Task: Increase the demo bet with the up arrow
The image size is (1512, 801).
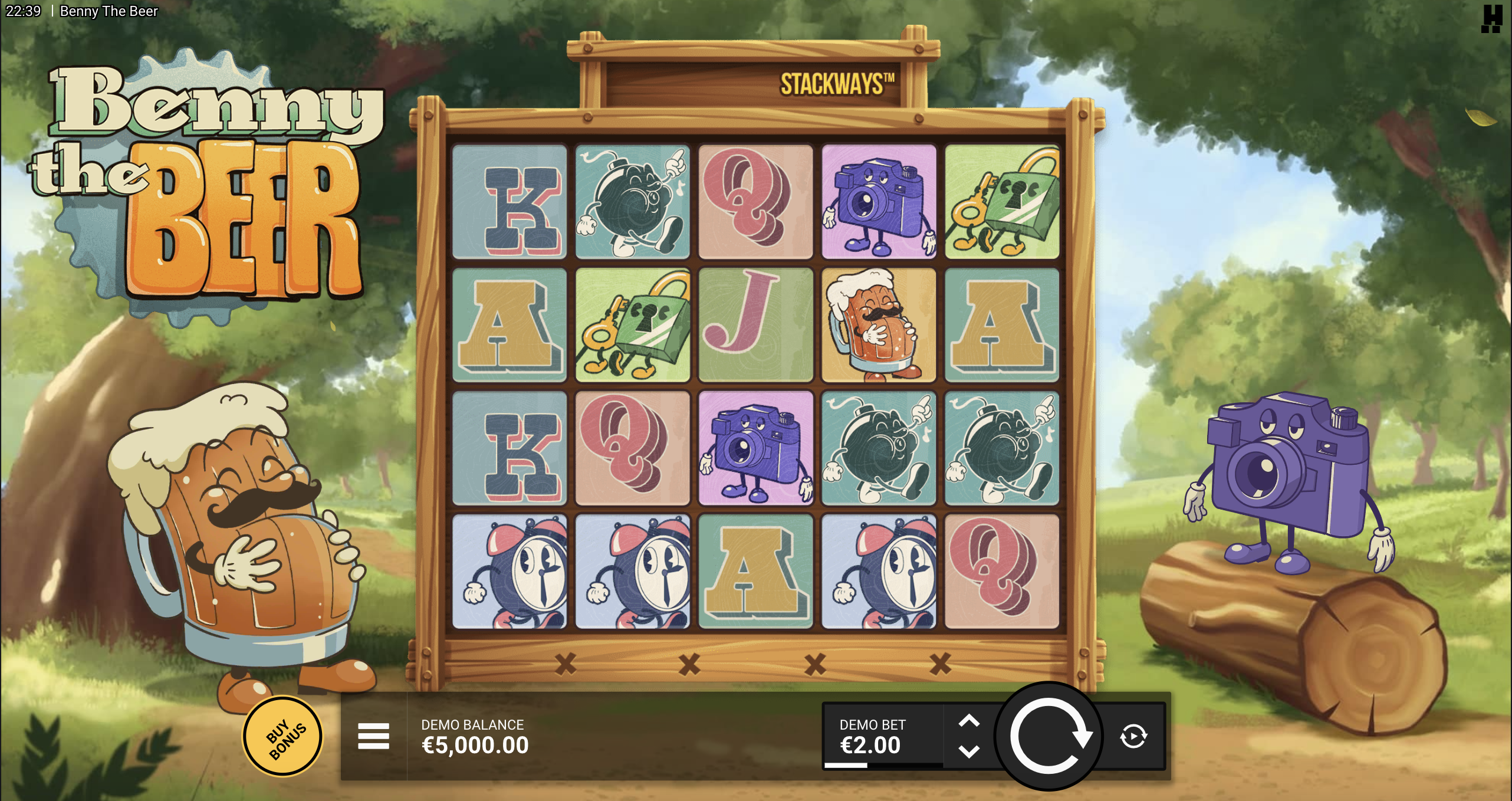Action: pos(969,721)
